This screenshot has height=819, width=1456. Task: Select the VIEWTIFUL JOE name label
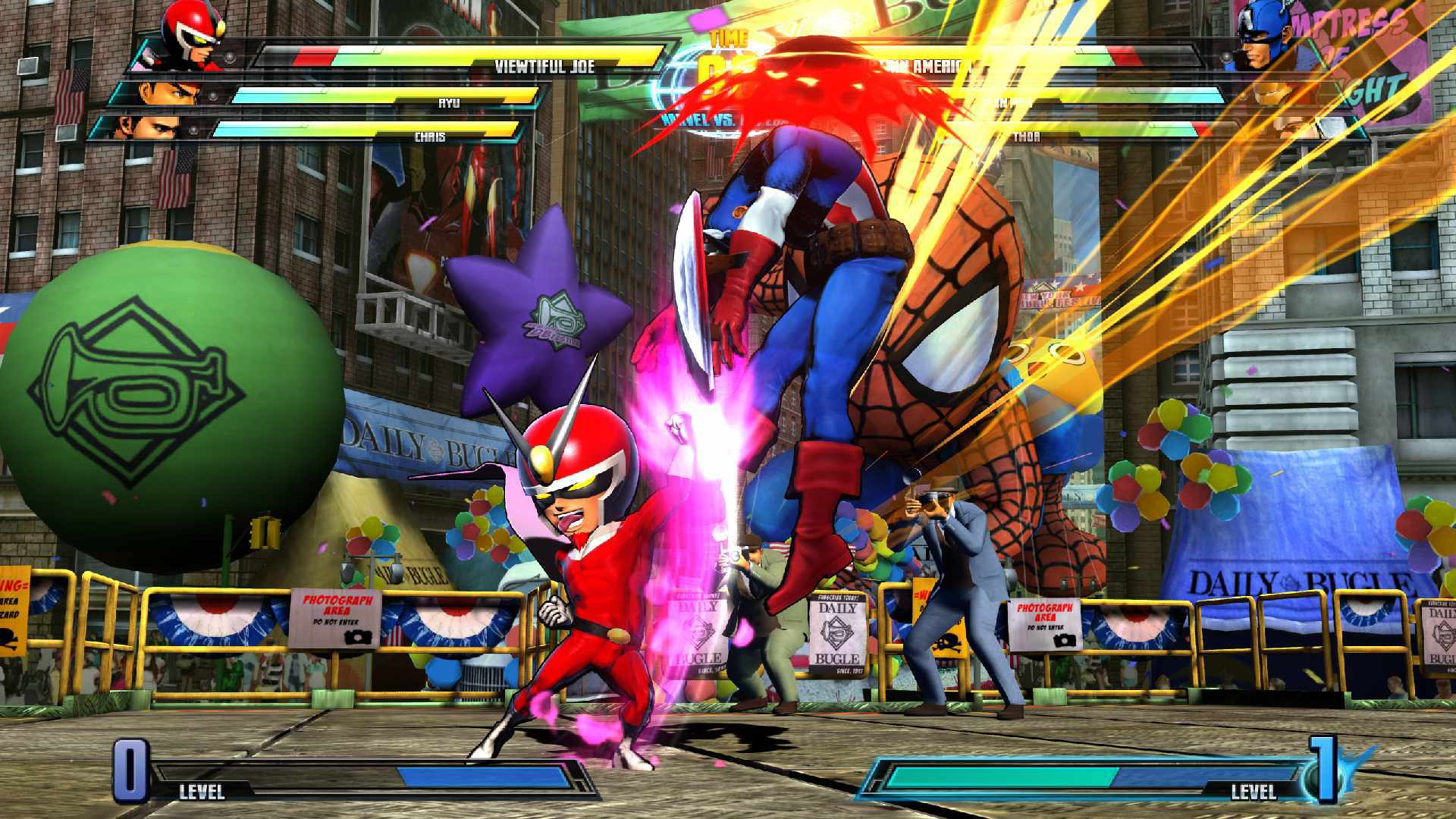[544, 65]
